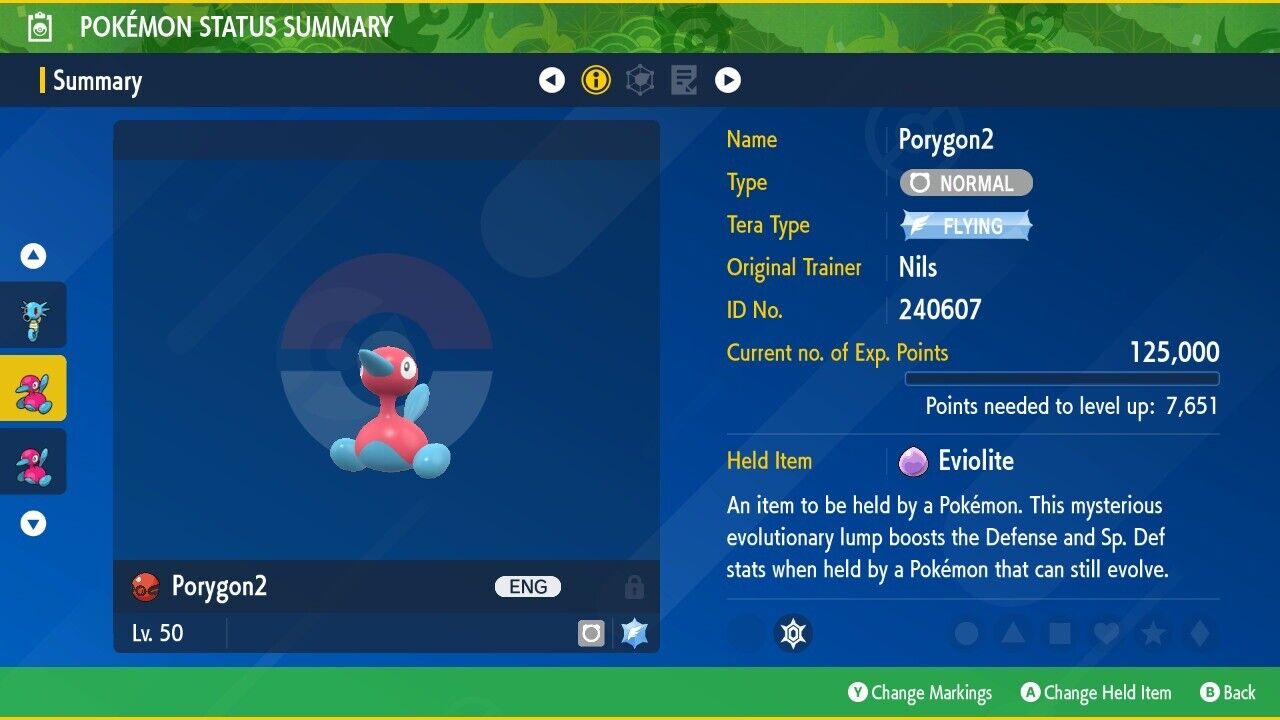Choose the Porygon-Z party thumbnail
1280x720 pixels.
click(34, 462)
